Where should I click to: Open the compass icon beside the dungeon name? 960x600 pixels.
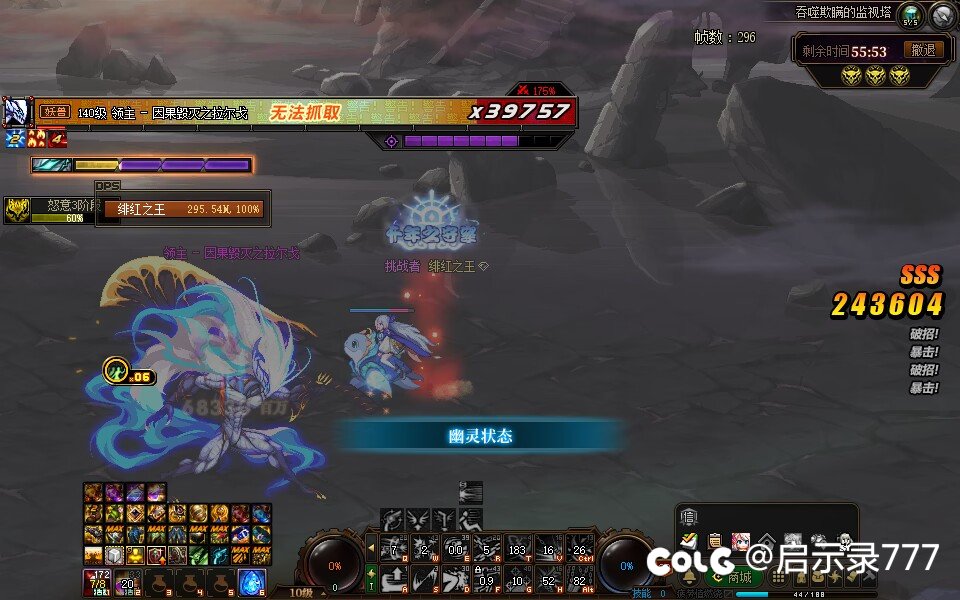click(943, 15)
